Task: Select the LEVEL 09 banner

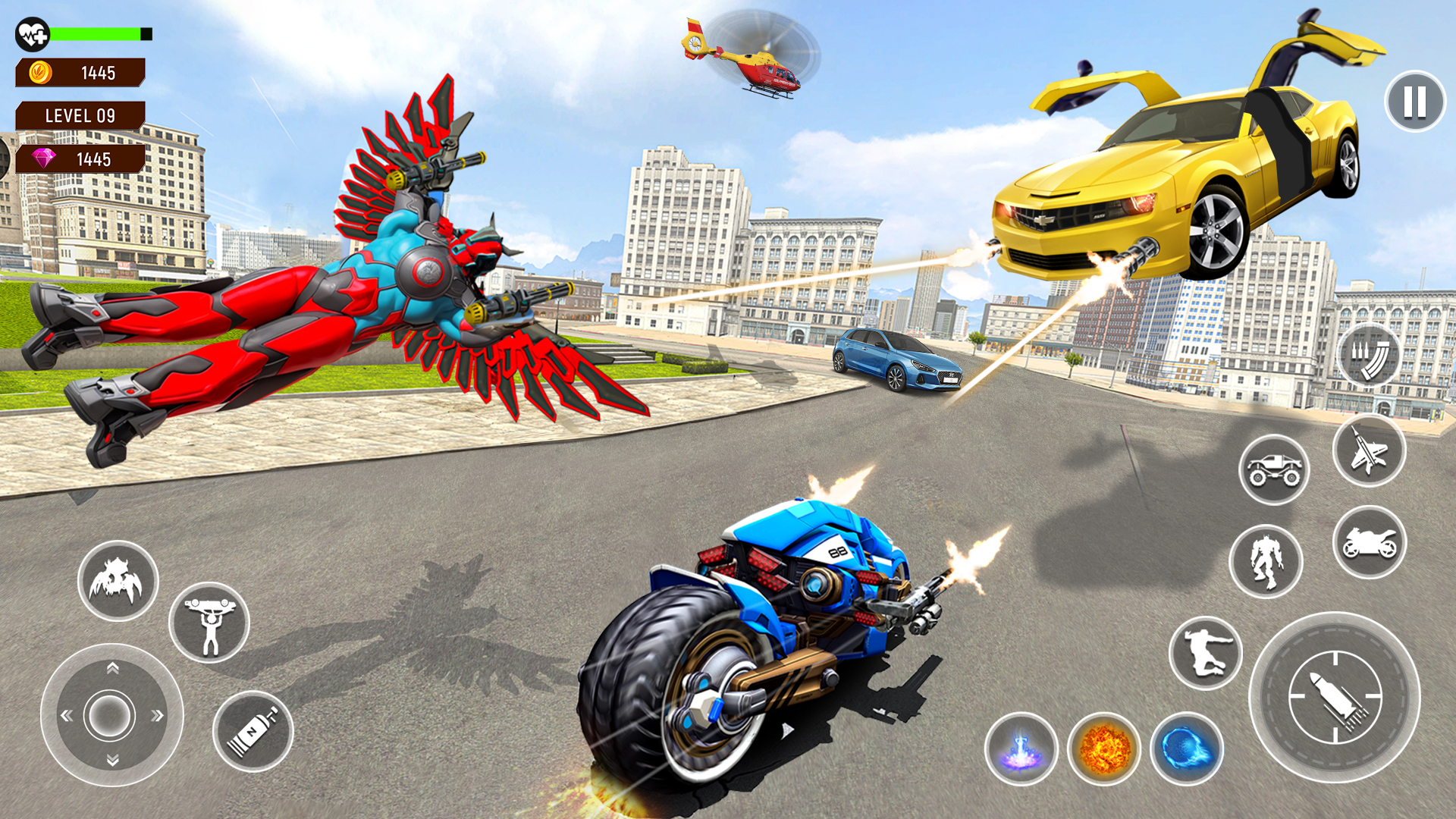Action: tap(80, 115)
